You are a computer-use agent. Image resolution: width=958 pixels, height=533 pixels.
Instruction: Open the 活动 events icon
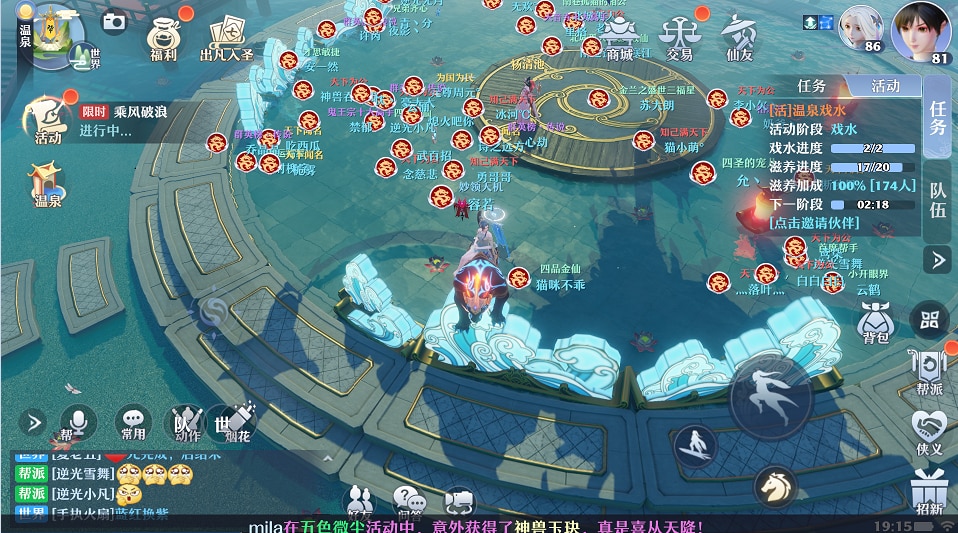pos(48,118)
